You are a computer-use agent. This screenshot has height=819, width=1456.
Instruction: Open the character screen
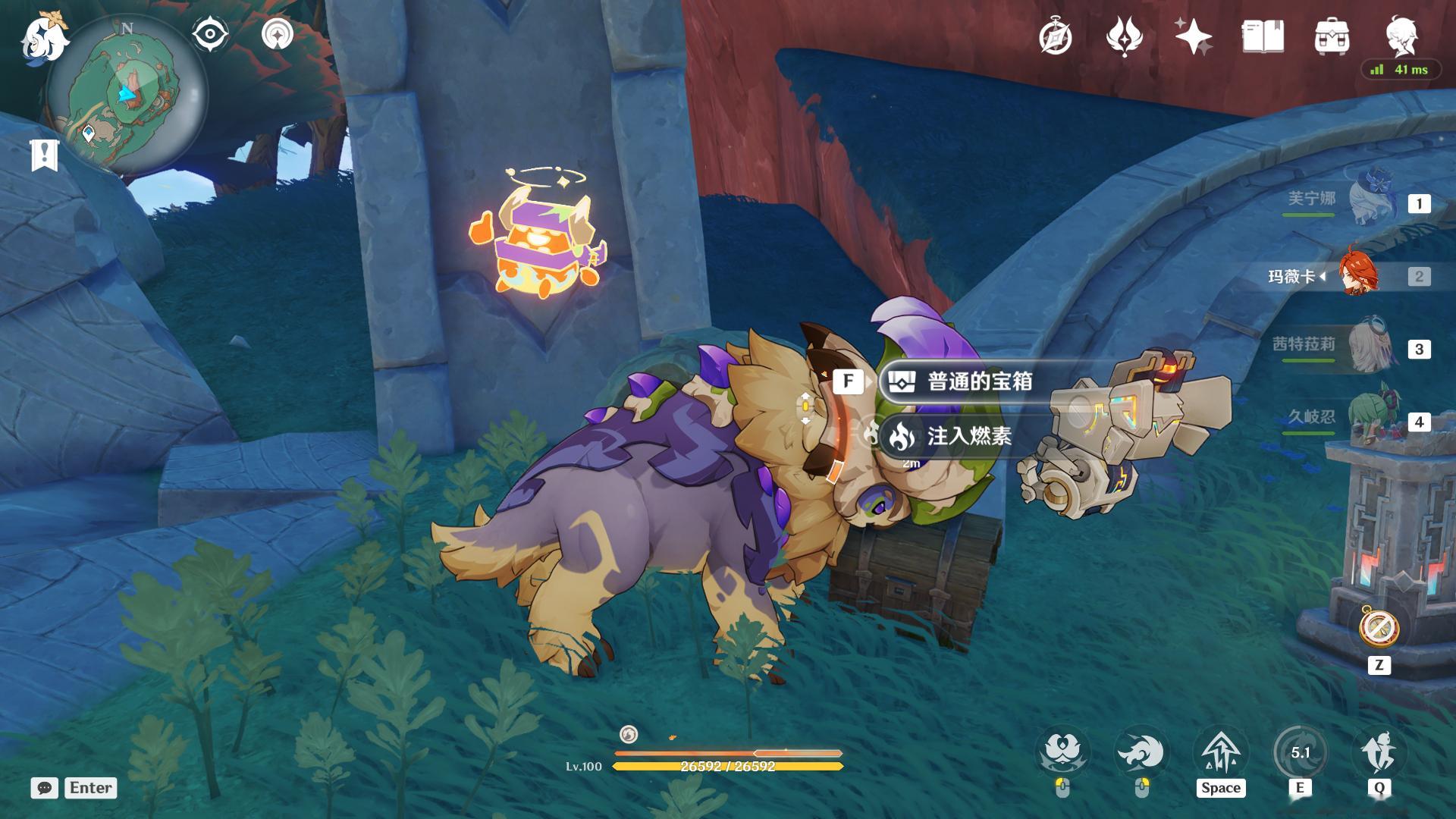click(x=1401, y=35)
